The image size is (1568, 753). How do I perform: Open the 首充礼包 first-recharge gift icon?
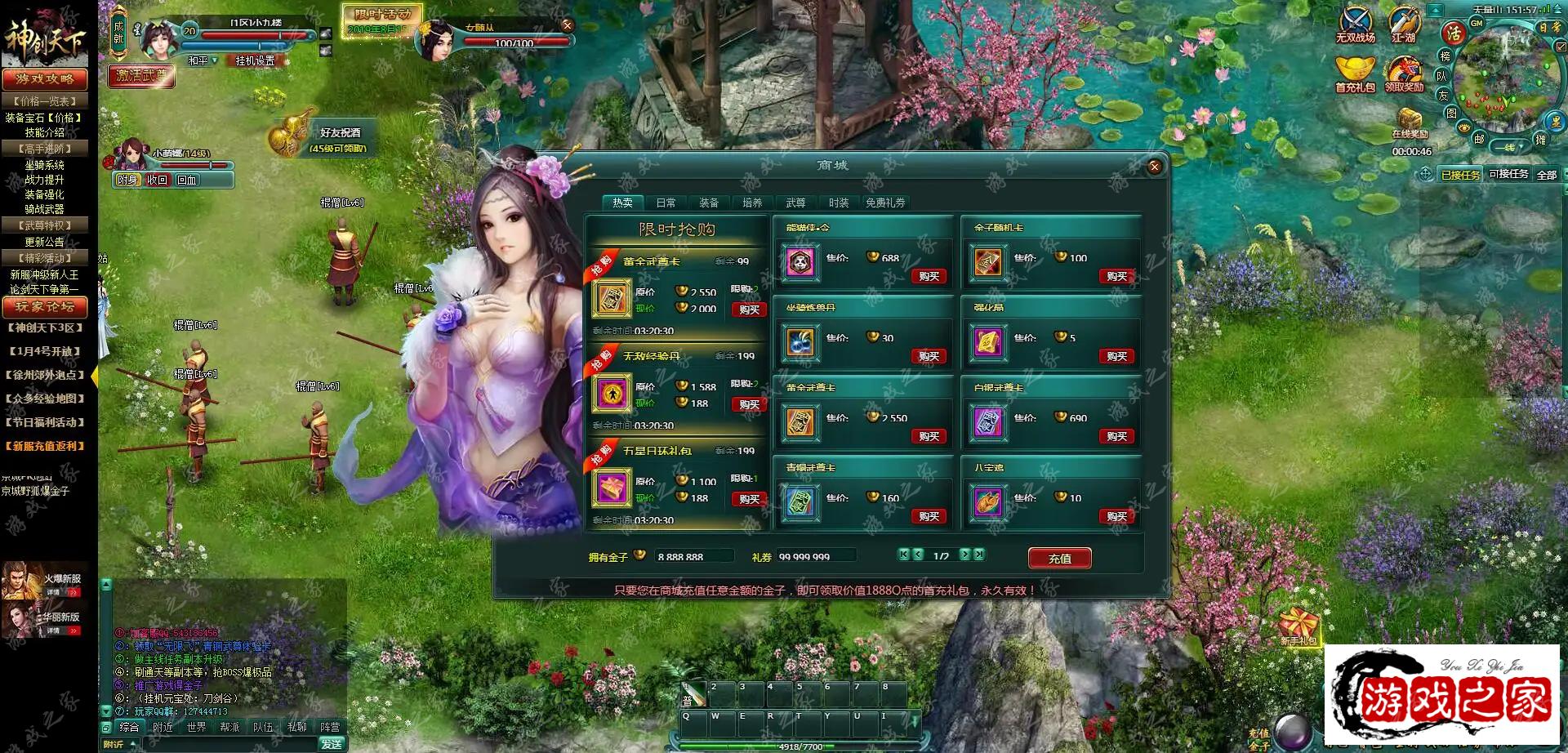[x=1355, y=74]
